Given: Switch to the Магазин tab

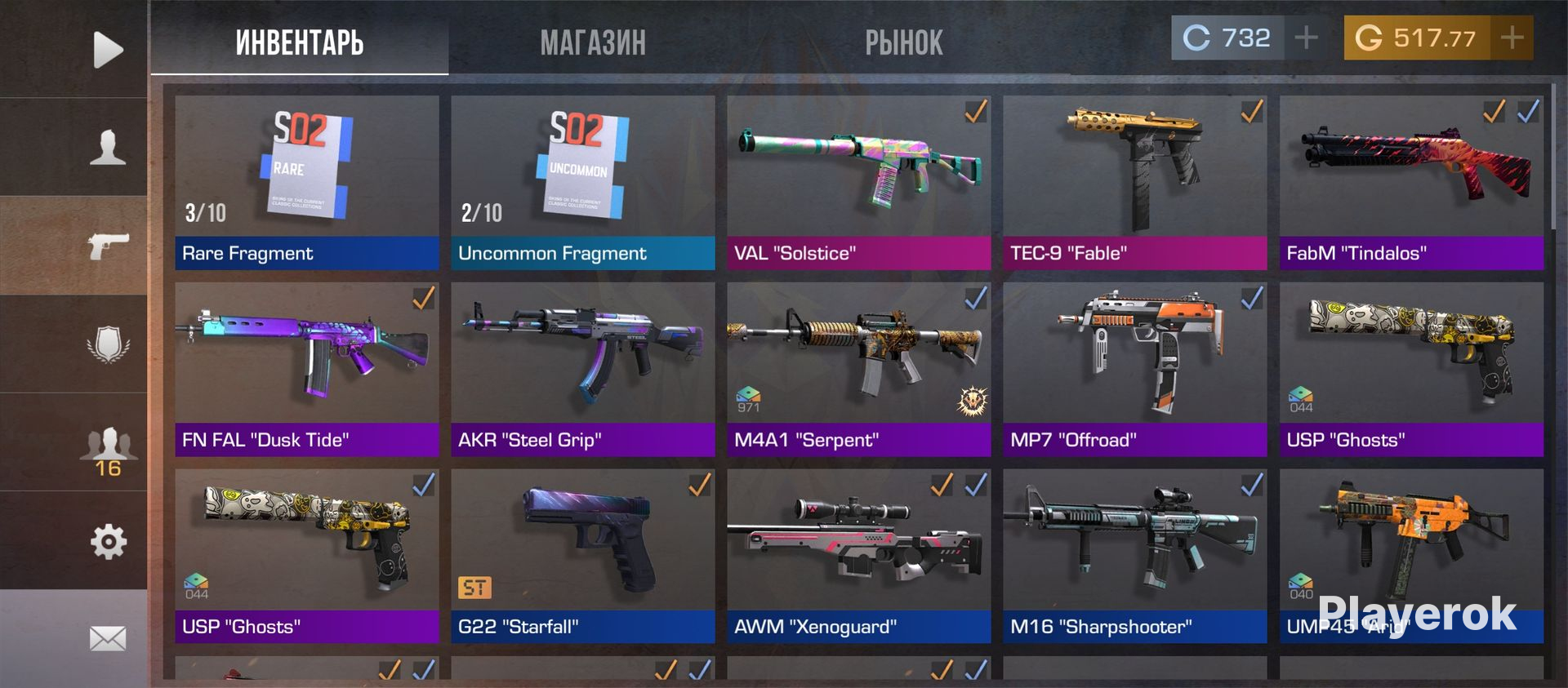Looking at the screenshot, I should 593,42.
